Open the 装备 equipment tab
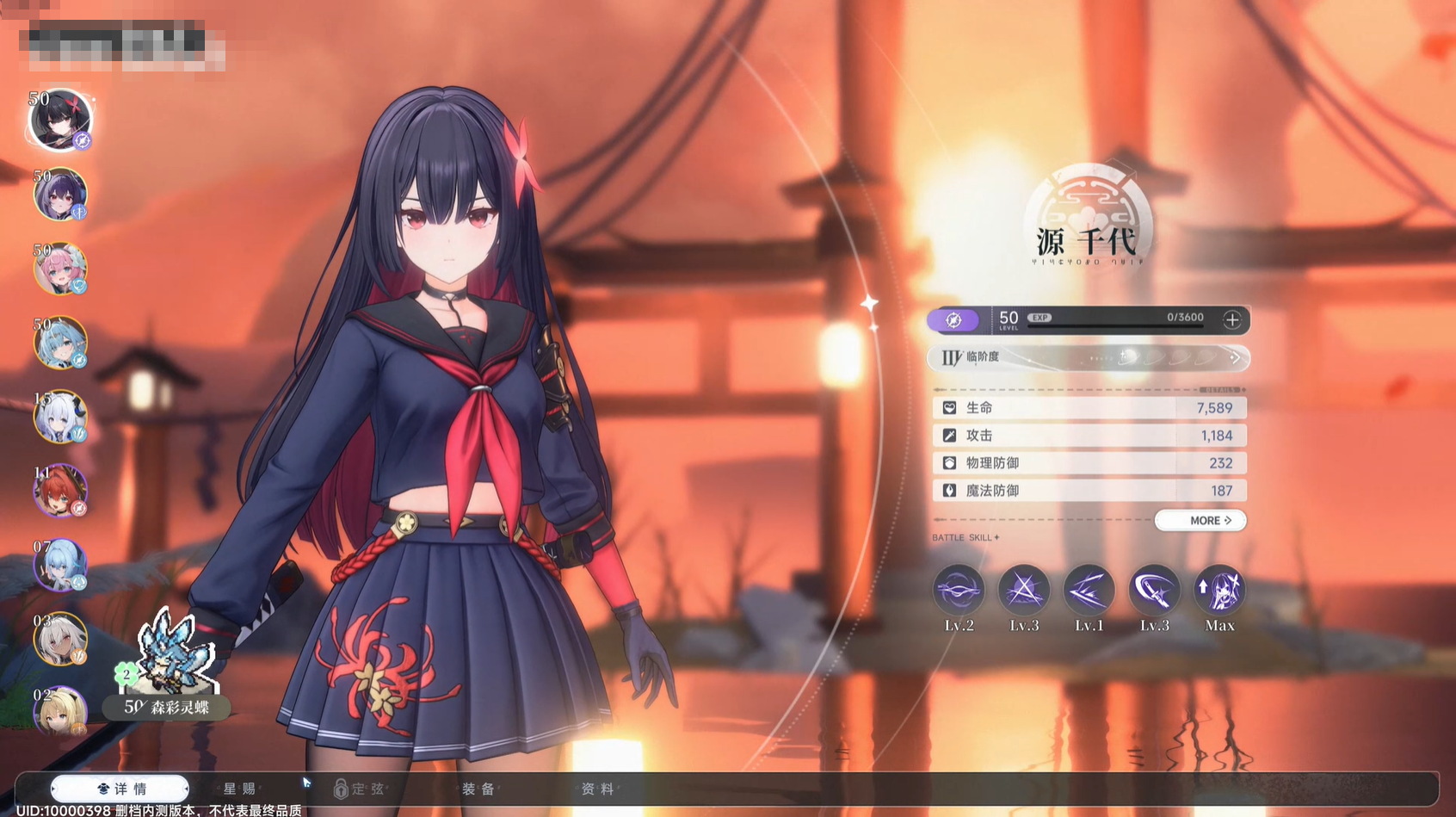 pos(478,789)
